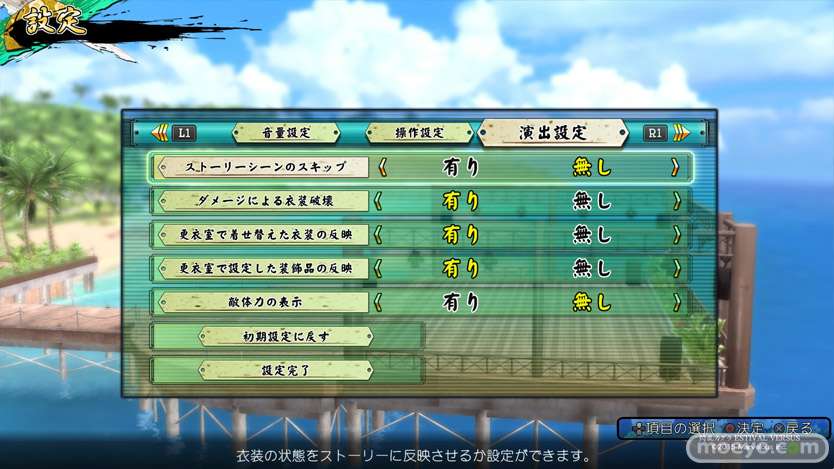Select the 演出設定 tab
Image resolution: width=834 pixels, height=469 pixels.
[553, 132]
